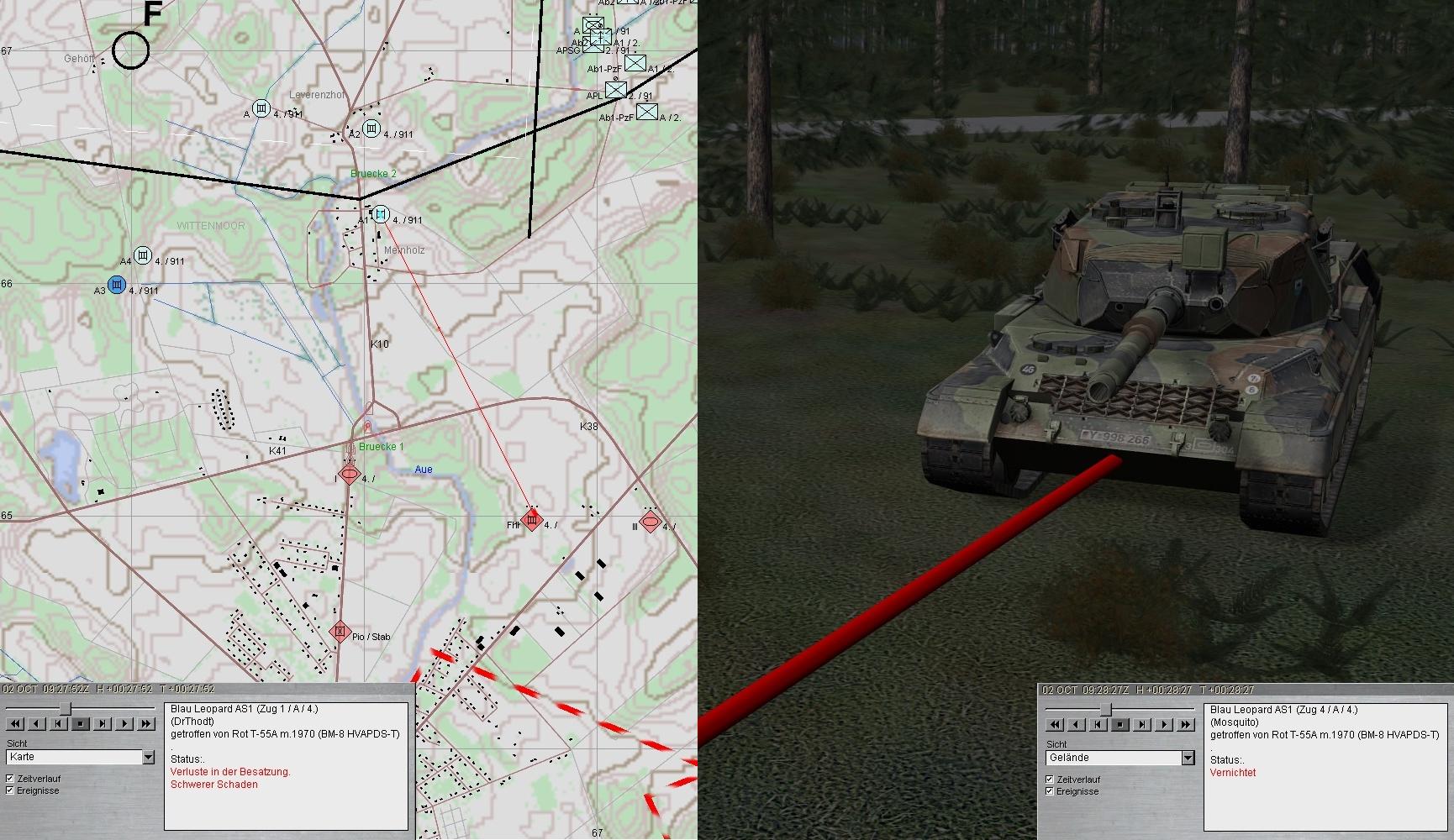The width and height of the screenshot is (1454, 840).
Task: Open the Sicht dropdown showing Karte
Action: pyautogui.click(x=149, y=758)
